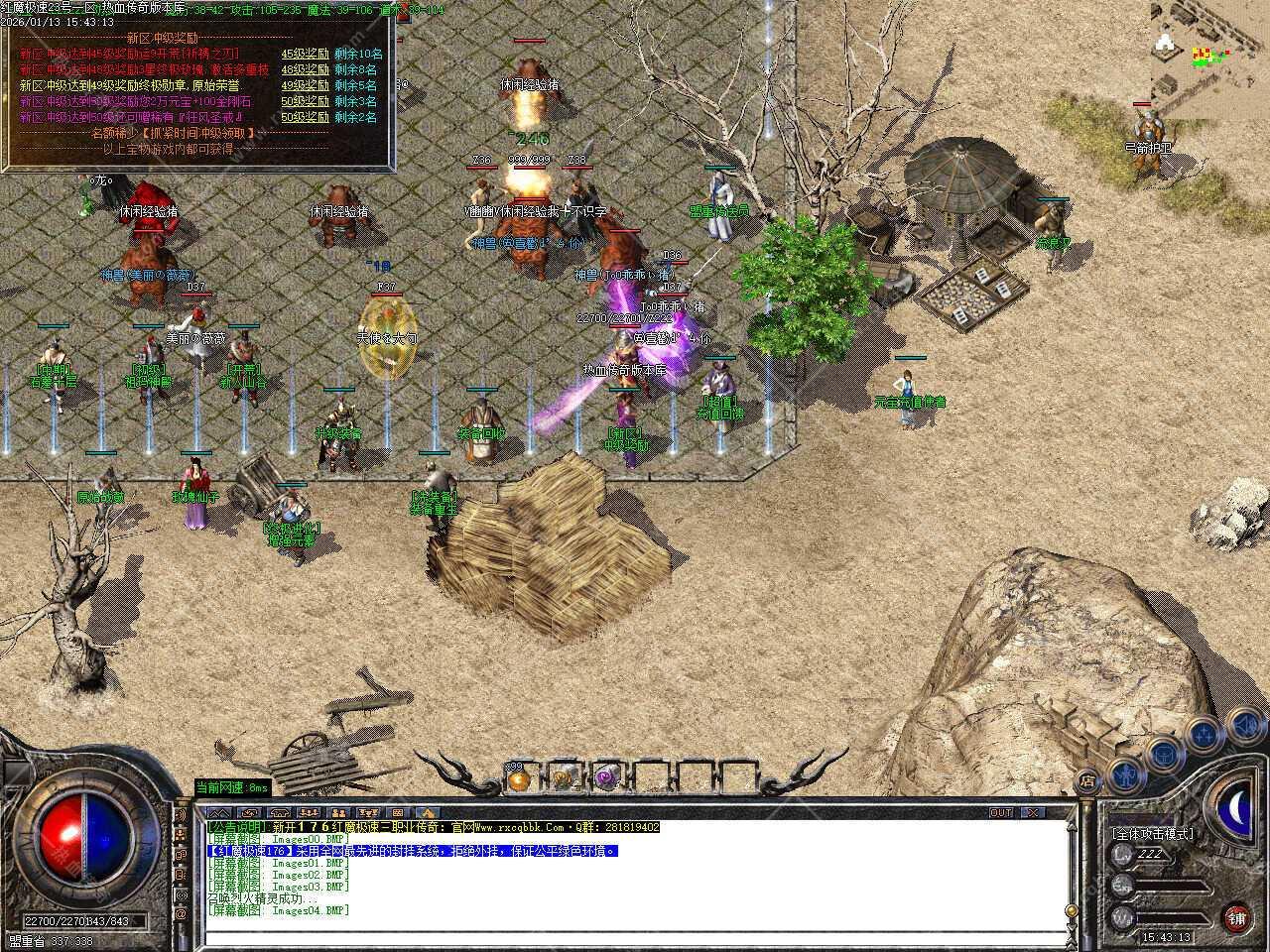Close the game with the X button
Screen dimensions: 1270x952
pyautogui.click(x=1033, y=812)
